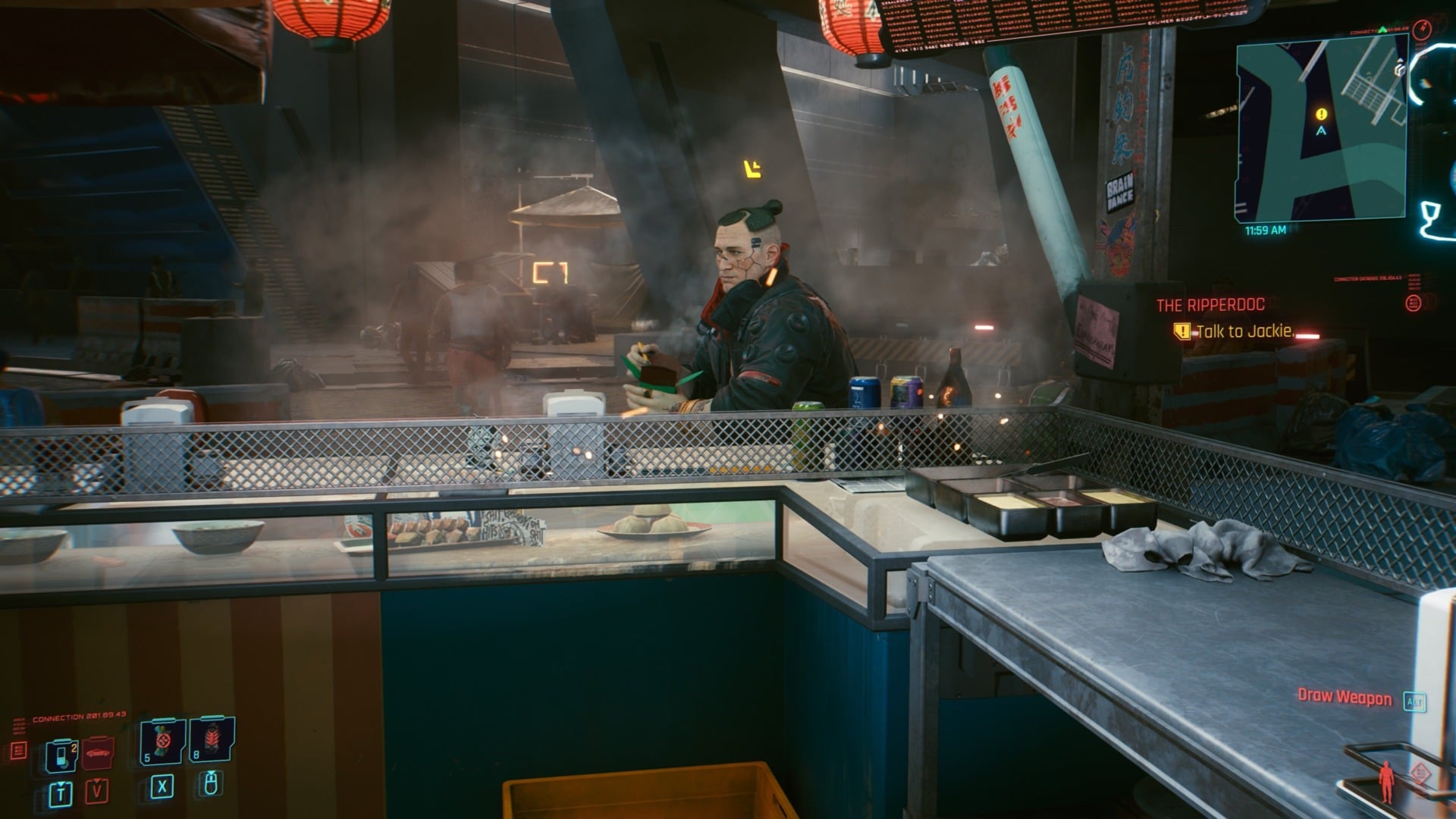The image size is (1456, 819).
Task: Toggle the red V key action
Action: (x=97, y=792)
